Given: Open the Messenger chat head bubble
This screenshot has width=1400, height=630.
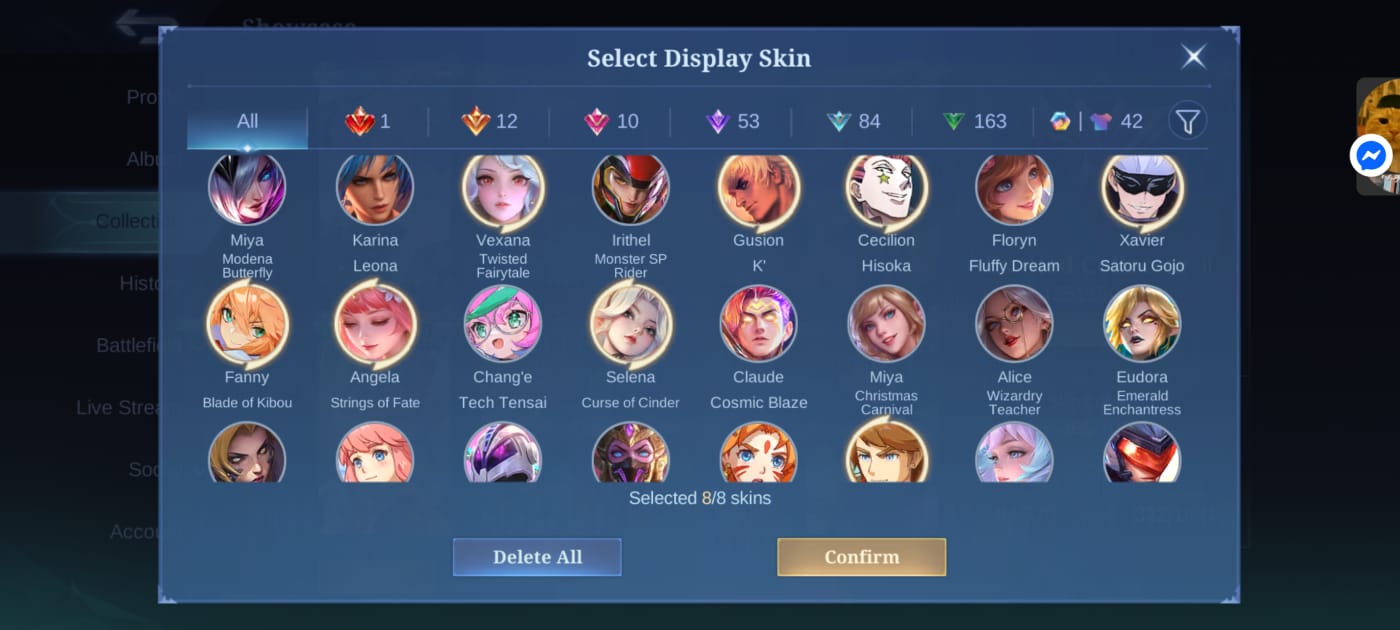Looking at the screenshot, I should click(1371, 156).
